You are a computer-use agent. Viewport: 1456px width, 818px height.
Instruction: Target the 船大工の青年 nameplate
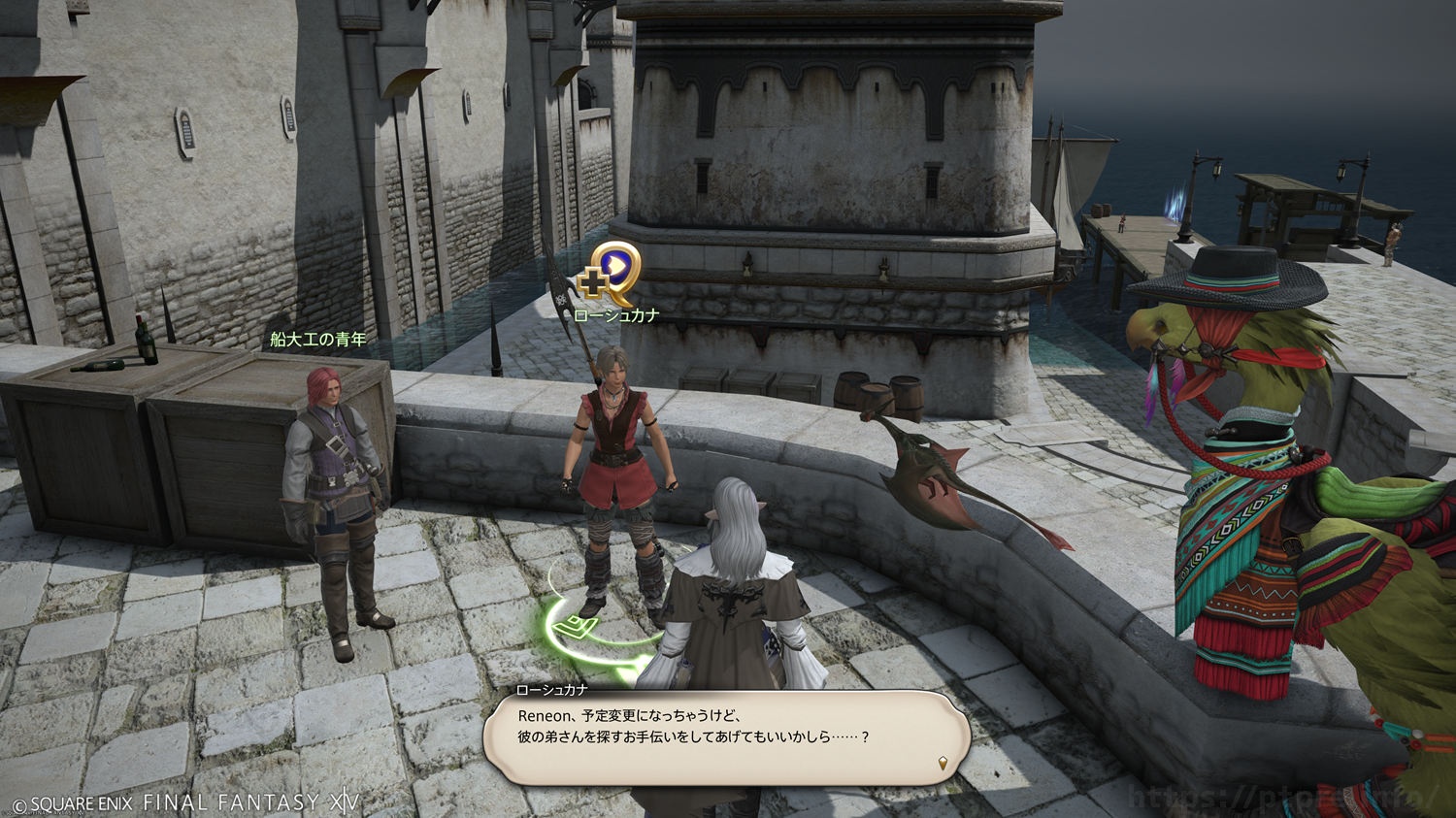318,340
